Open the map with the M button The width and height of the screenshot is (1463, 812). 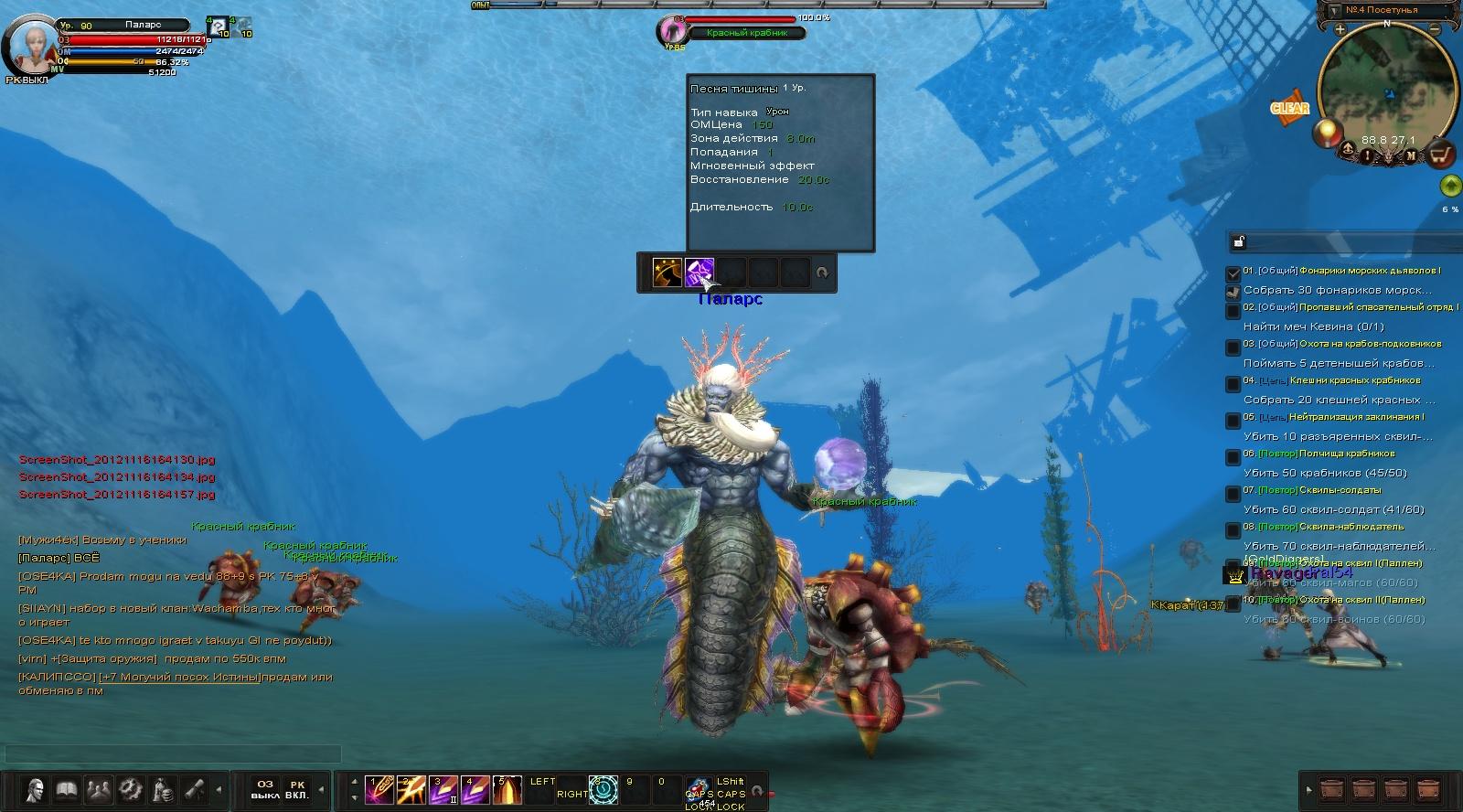(x=1411, y=155)
